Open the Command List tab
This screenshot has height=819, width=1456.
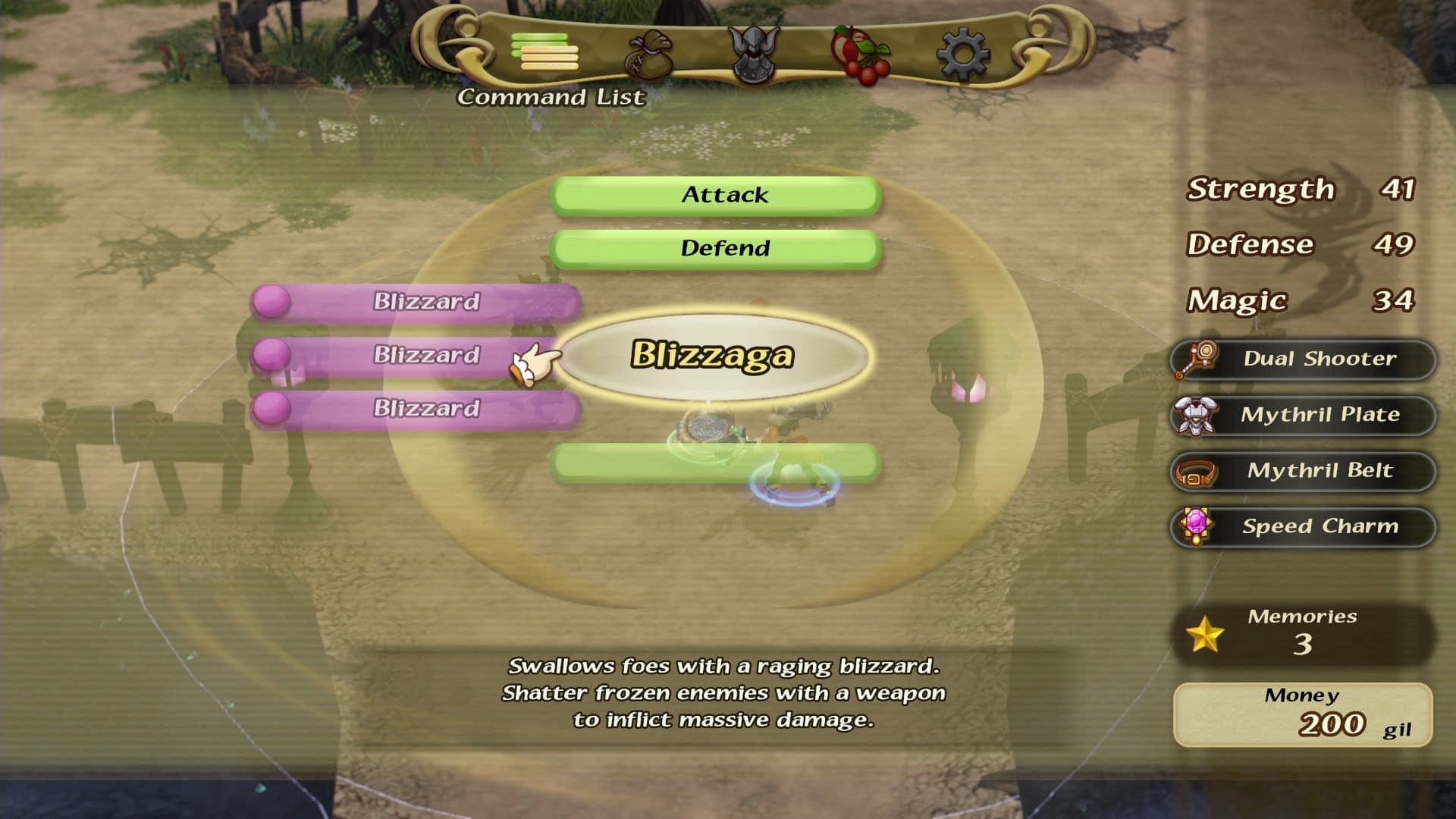tap(544, 52)
